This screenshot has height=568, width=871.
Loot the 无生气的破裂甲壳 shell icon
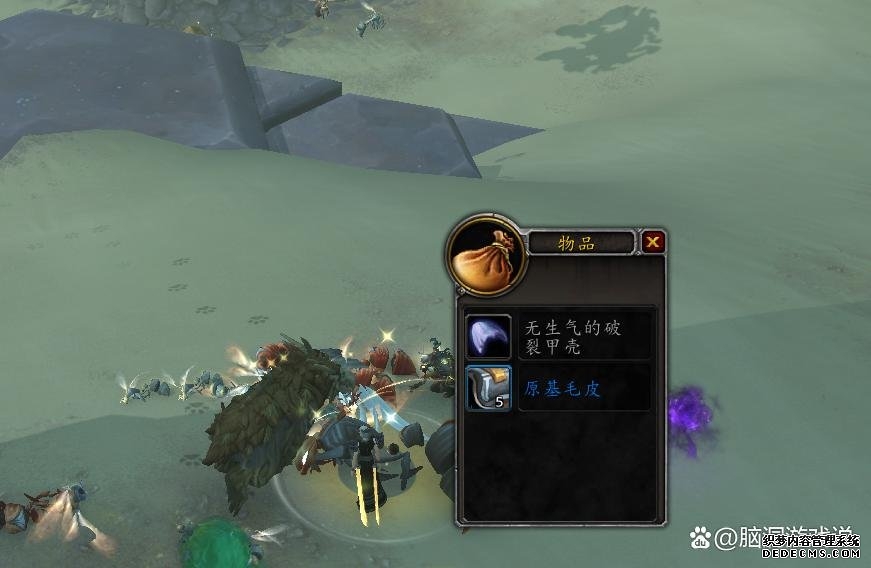tap(489, 335)
